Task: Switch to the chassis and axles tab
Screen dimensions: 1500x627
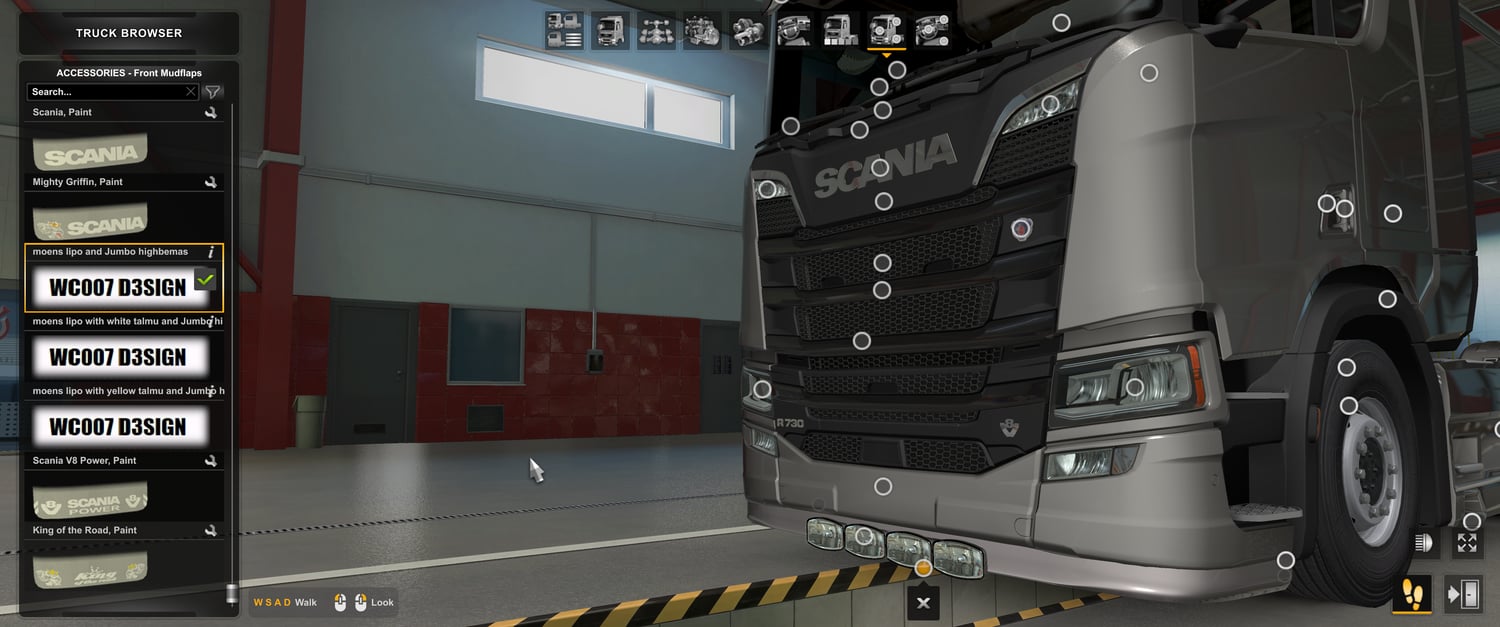Action: [x=656, y=30]
